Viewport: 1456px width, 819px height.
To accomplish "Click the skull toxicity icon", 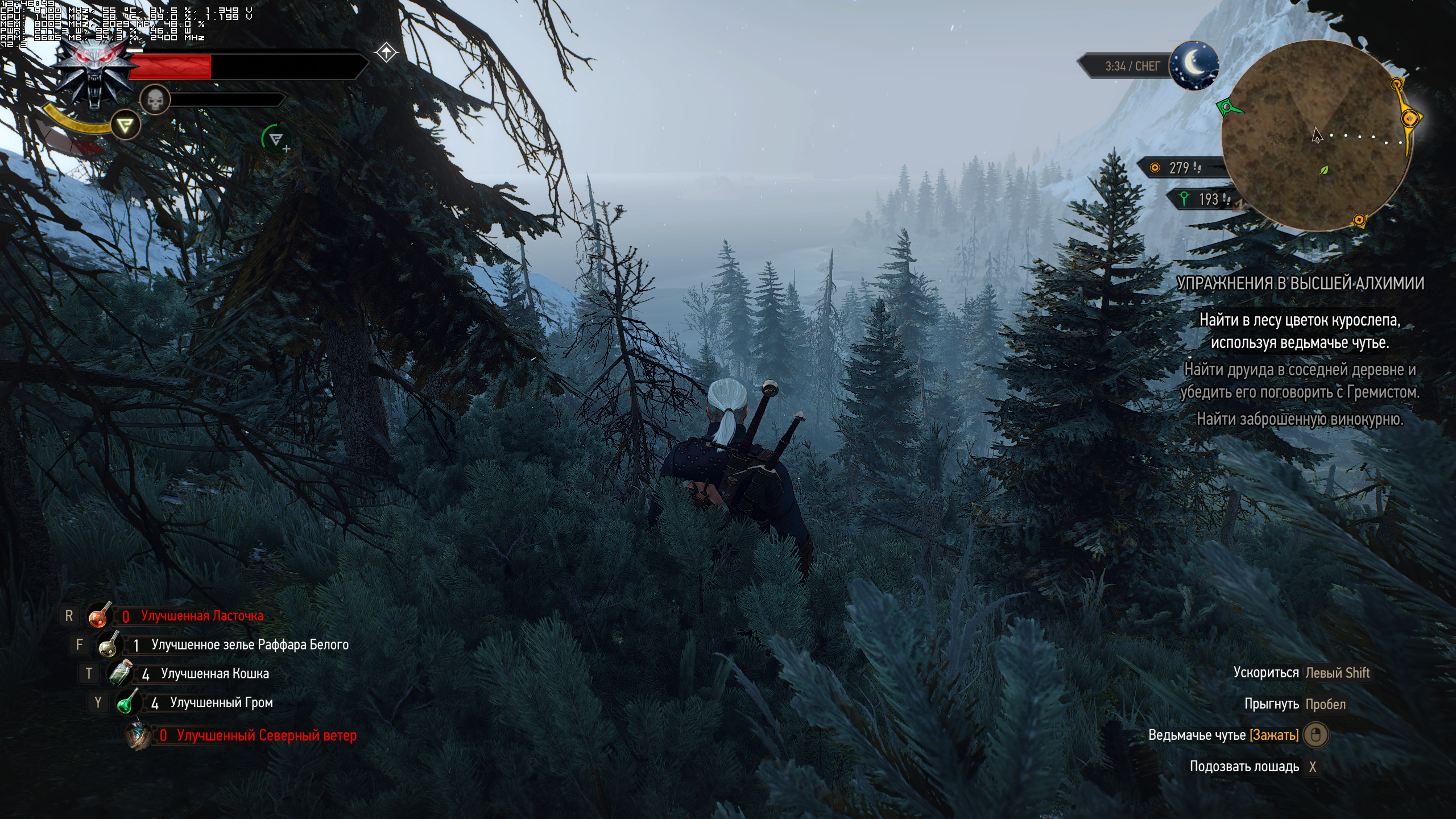I will click(155, 101).
